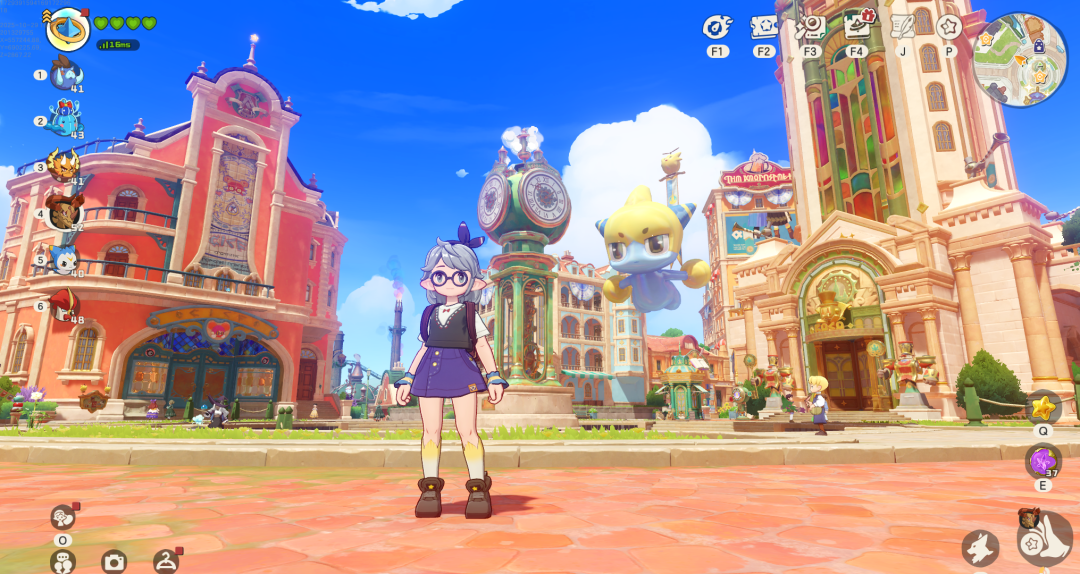The width and height of the screenshot is (1080, 574).
Task: Open the quill and scroll journal
Action: 903,27
